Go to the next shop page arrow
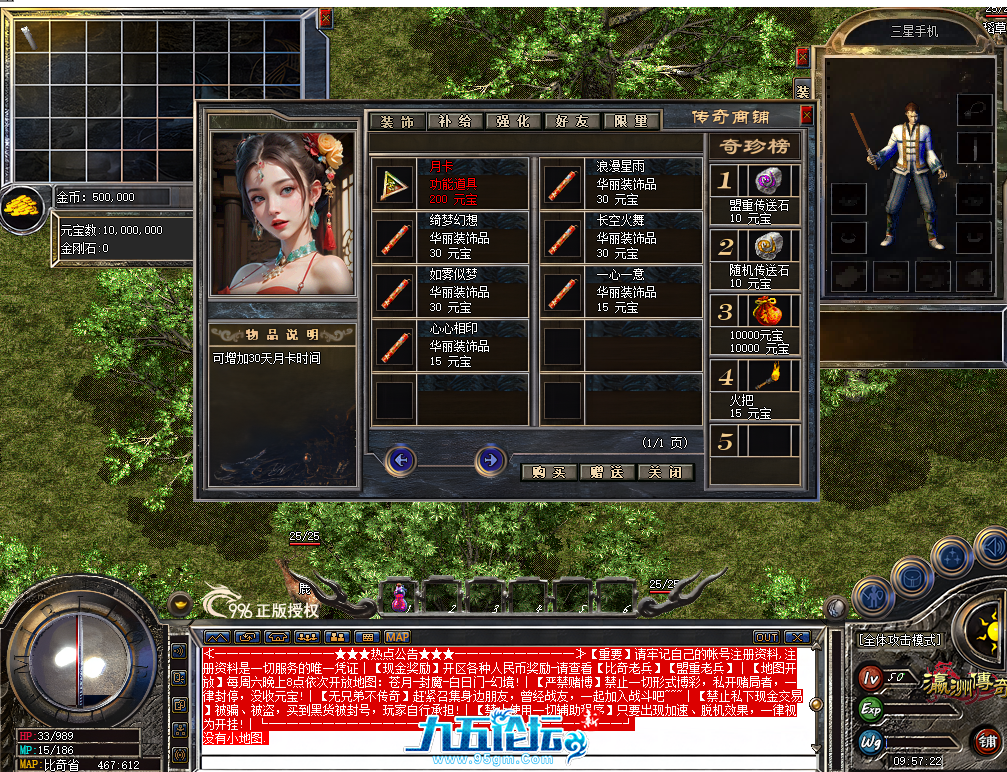This screenshot has width=1007, height=772. tap(489, 460)
